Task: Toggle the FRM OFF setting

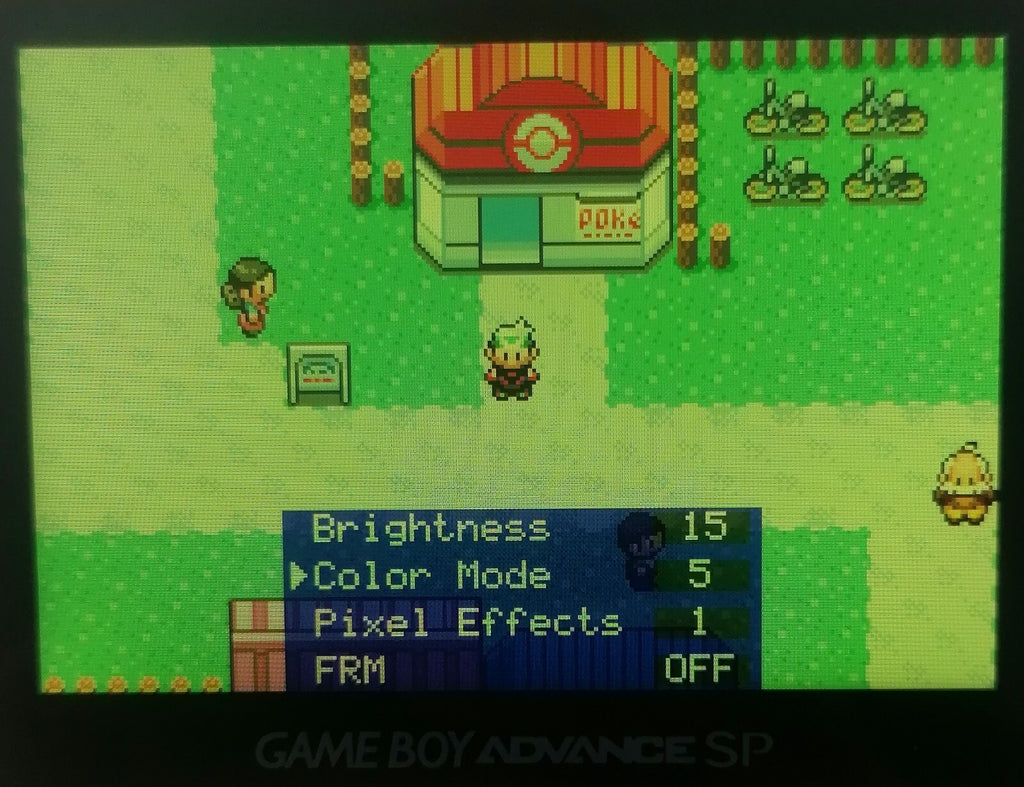Action: 699,669
